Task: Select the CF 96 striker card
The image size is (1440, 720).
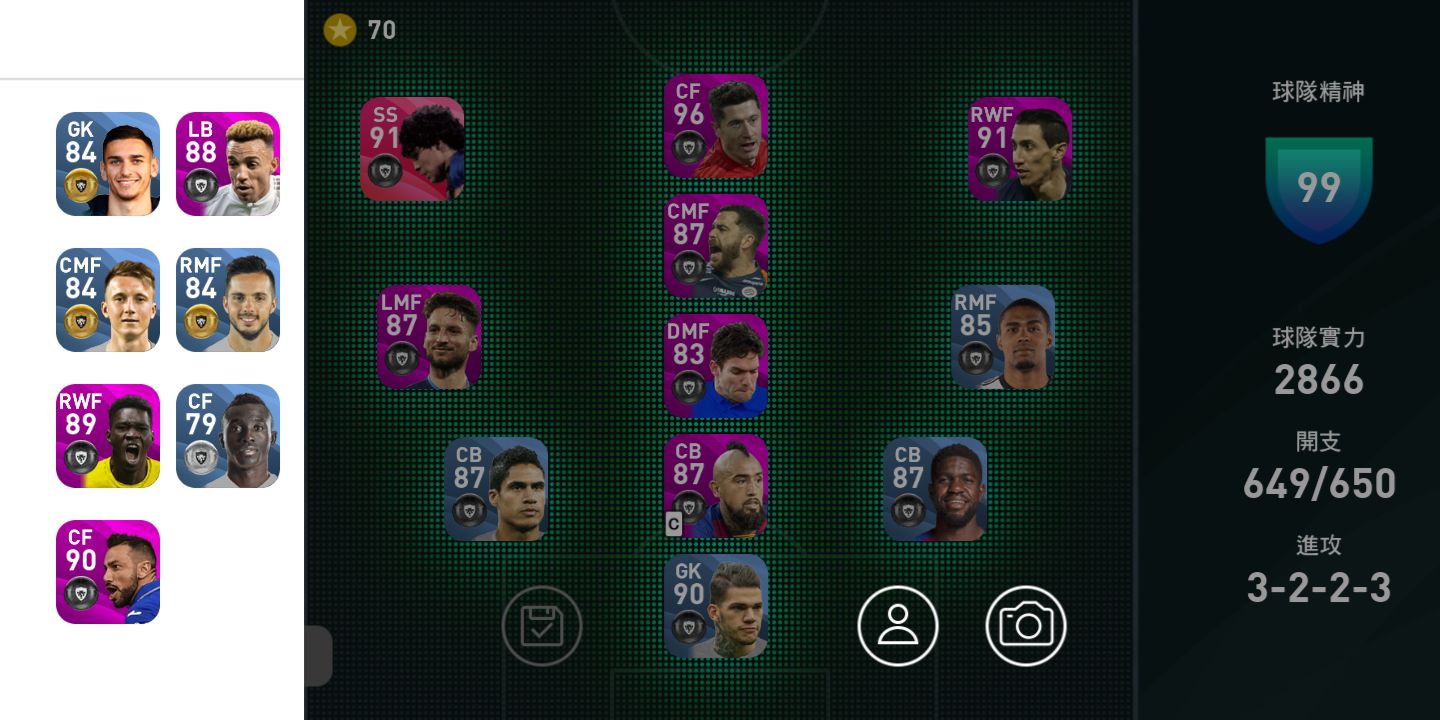Action: pyautogui.click(x=716, y=126)
